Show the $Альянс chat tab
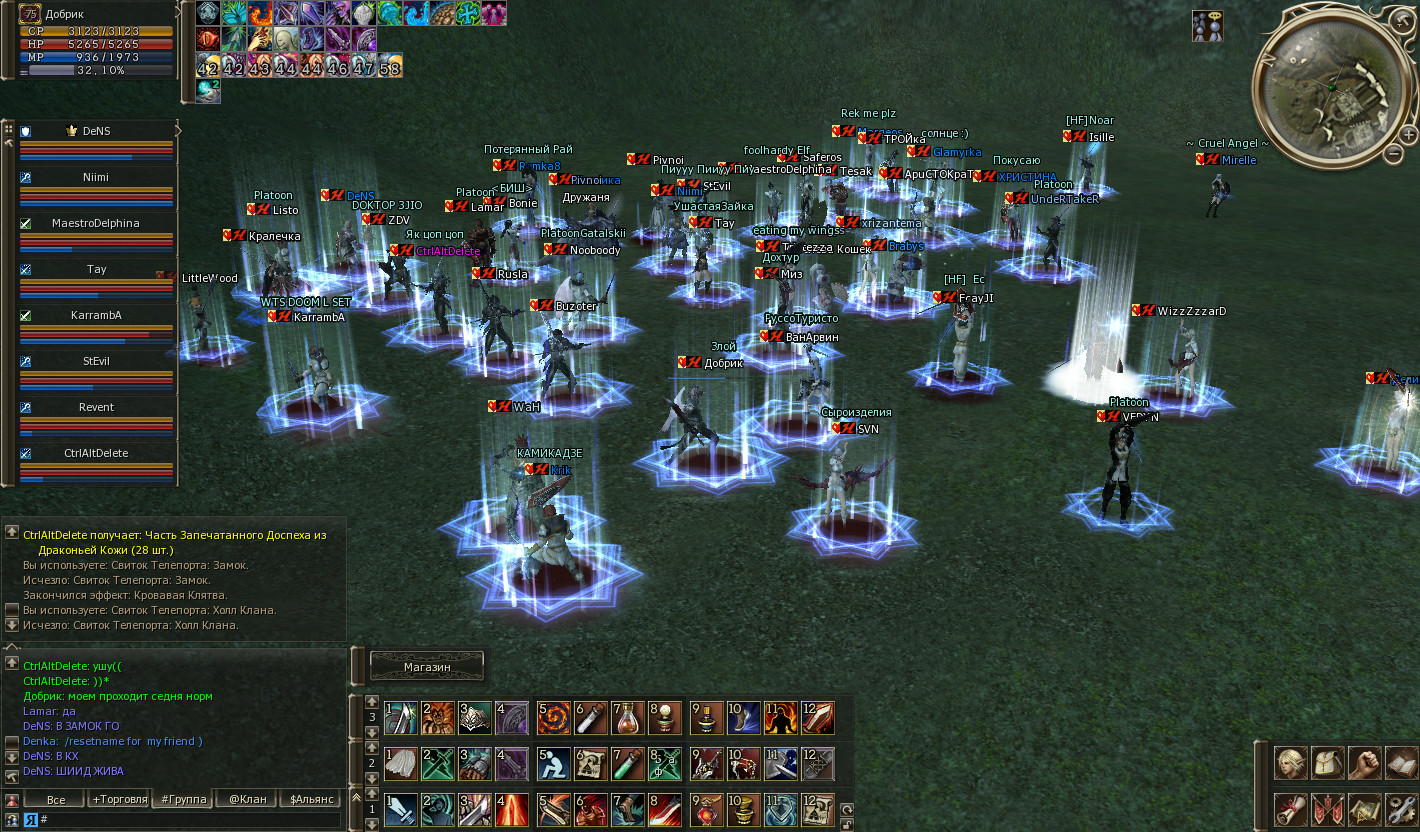Screen dimensions: 1420x832 [x=311, y=799]
